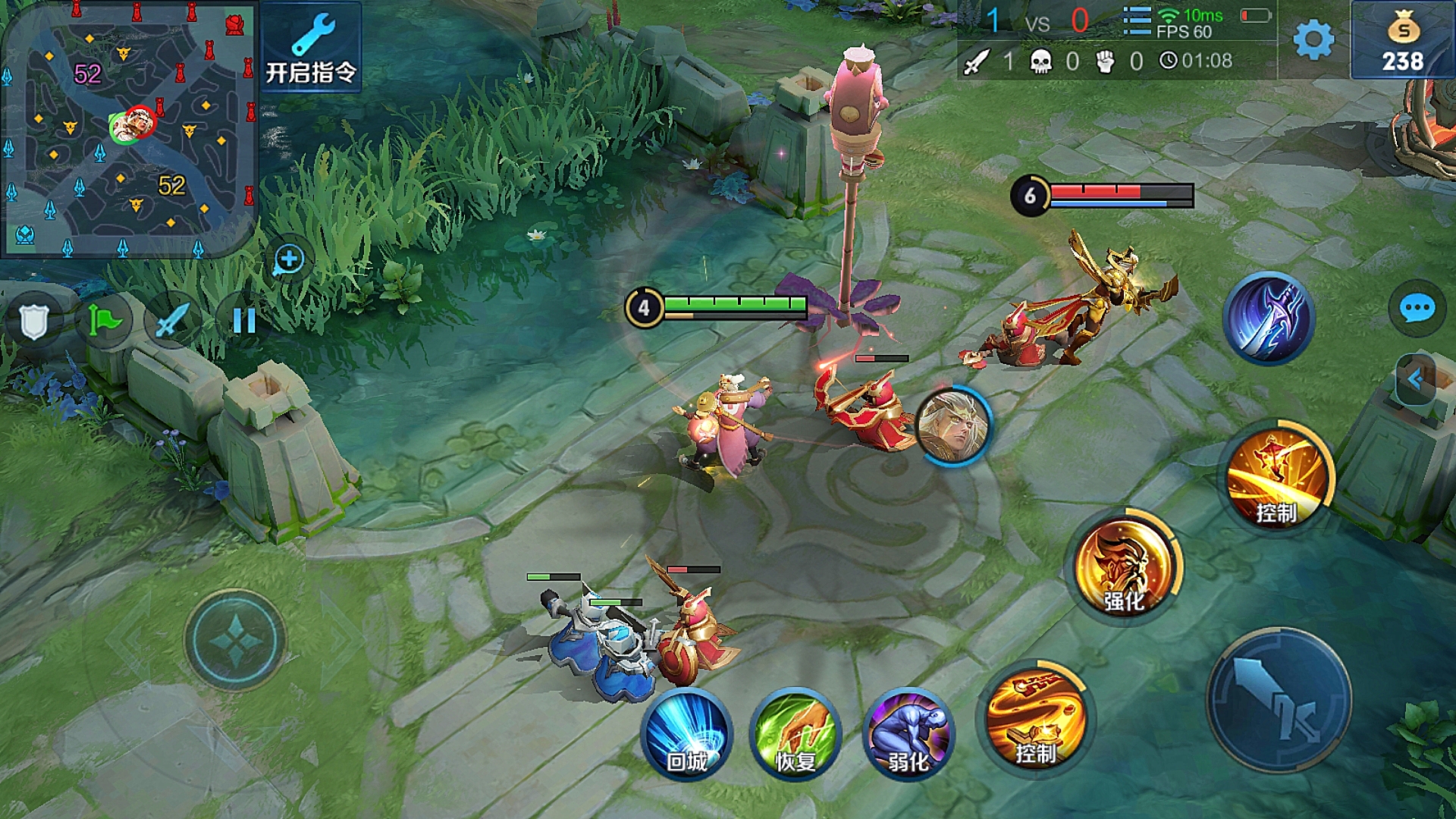Open the settings gear
The height and width of the screenshot is (819, 1456).
click(x=1313, y=39)
